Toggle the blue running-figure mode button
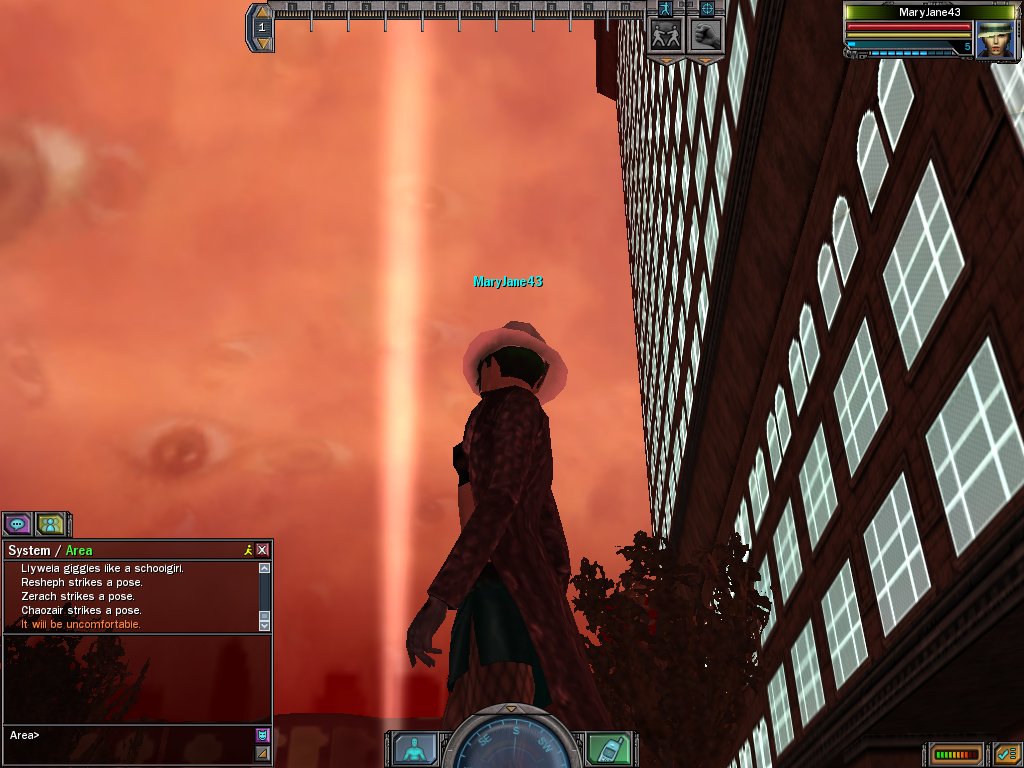The height and width of the screenshot is (768, 1024). (664, 8)
